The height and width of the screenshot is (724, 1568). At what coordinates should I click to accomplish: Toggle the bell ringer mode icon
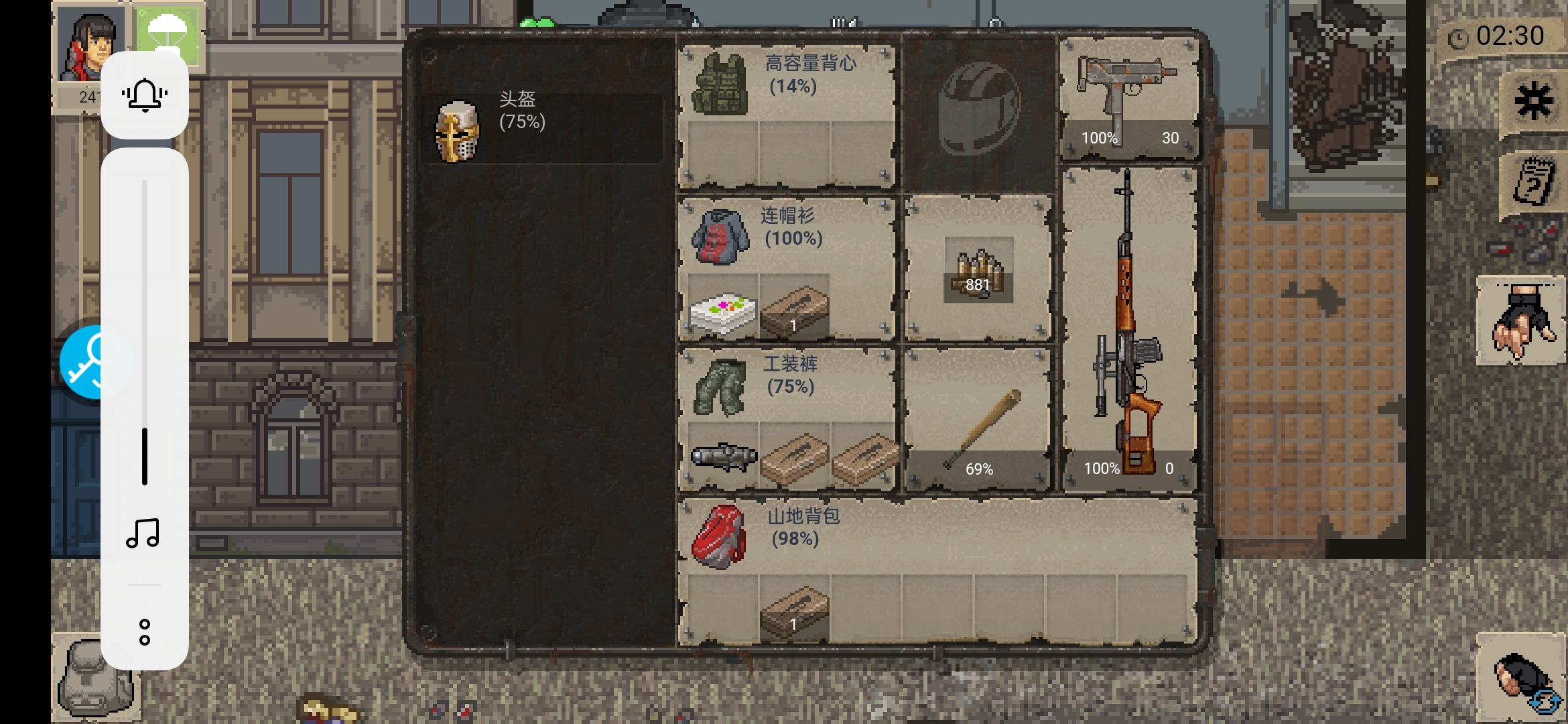pos(145,95)
